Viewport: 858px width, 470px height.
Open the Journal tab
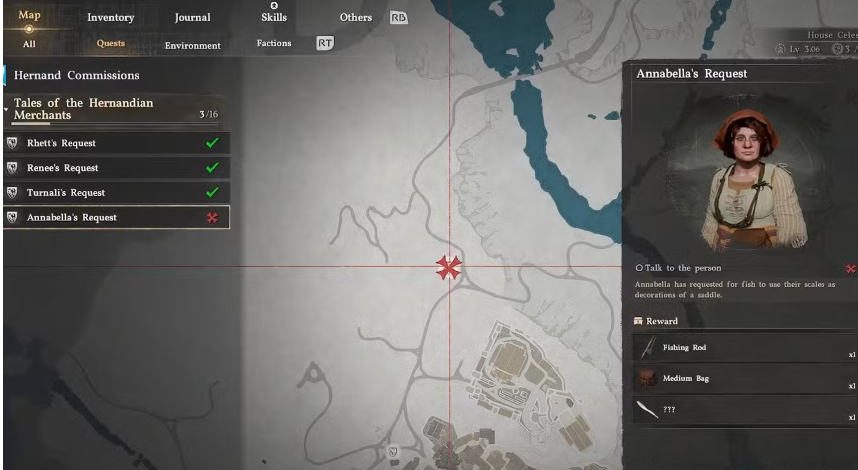pos(192,17)
